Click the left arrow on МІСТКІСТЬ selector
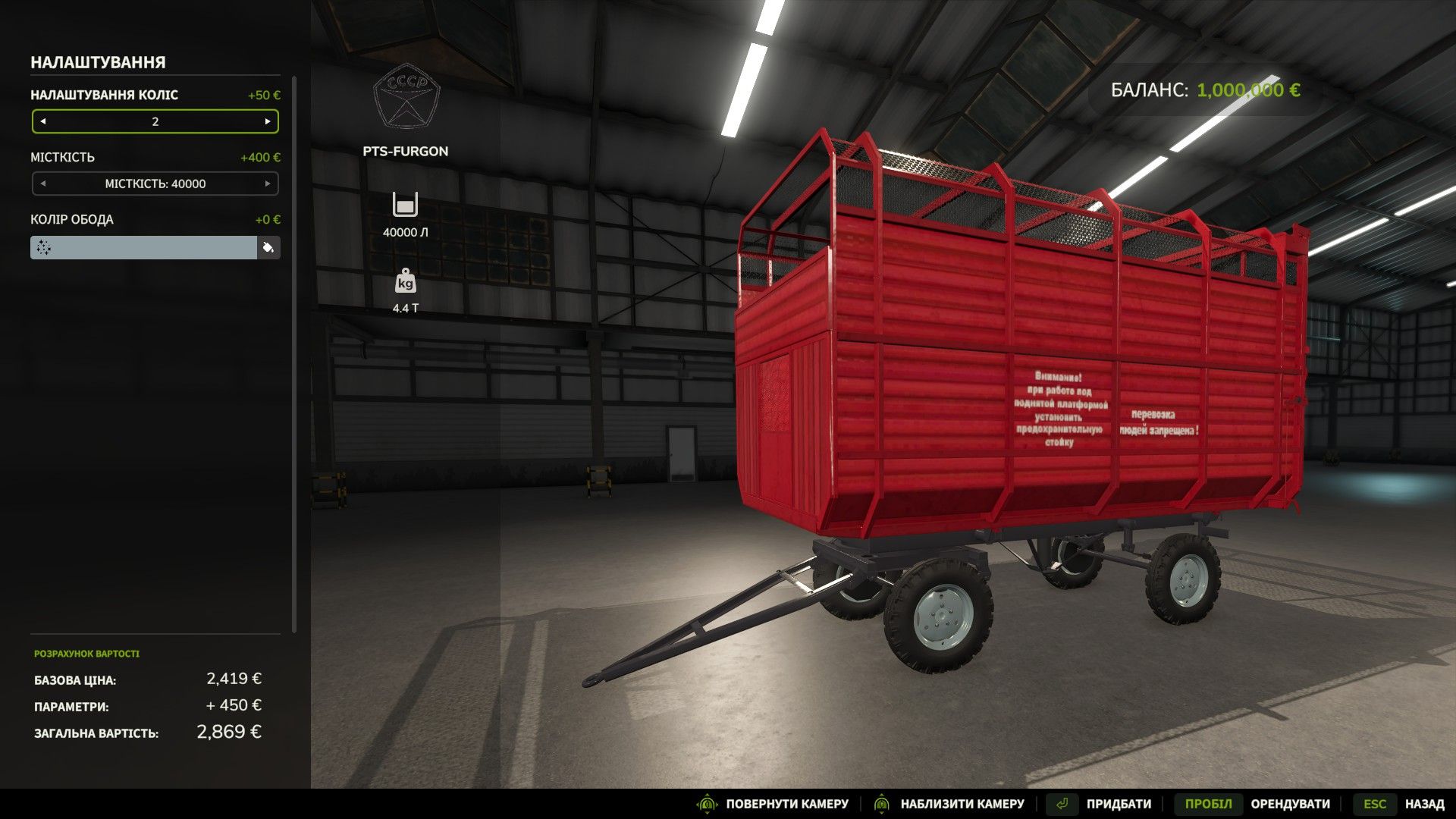The image size is (1456, 819). (44, 183)
